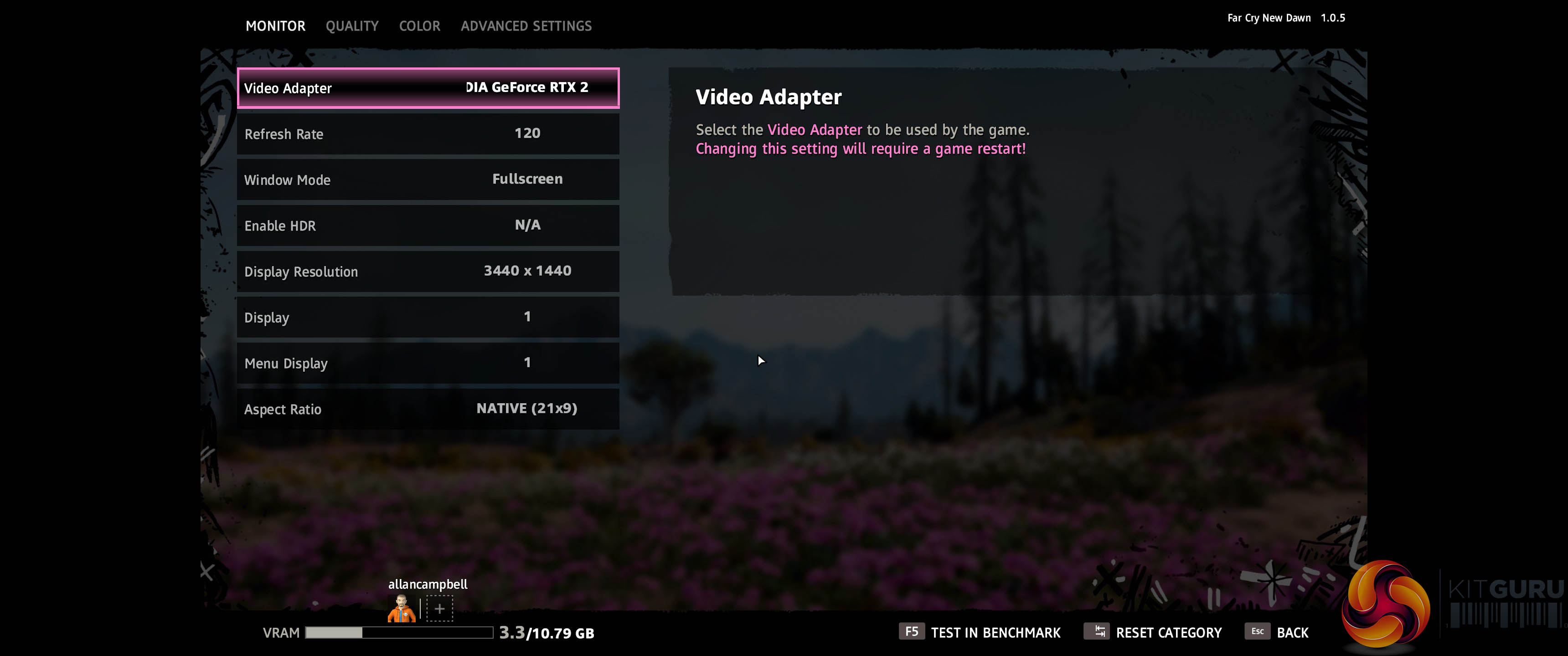The image size is (1568, 656).
Task: Change the Refresh Rate setting
Action: pos(428,134)
